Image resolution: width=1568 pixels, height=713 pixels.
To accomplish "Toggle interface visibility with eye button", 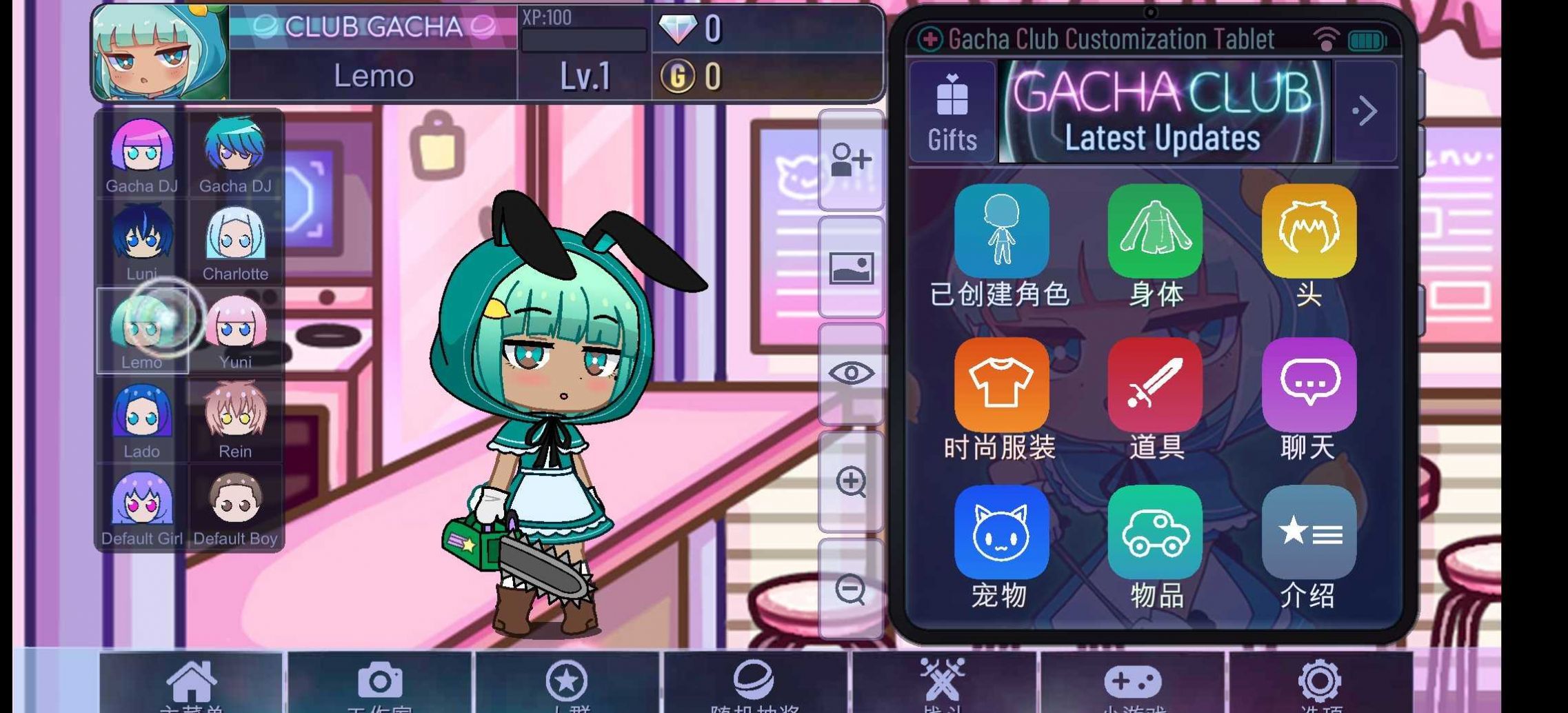I will click(x=851, y=374).
